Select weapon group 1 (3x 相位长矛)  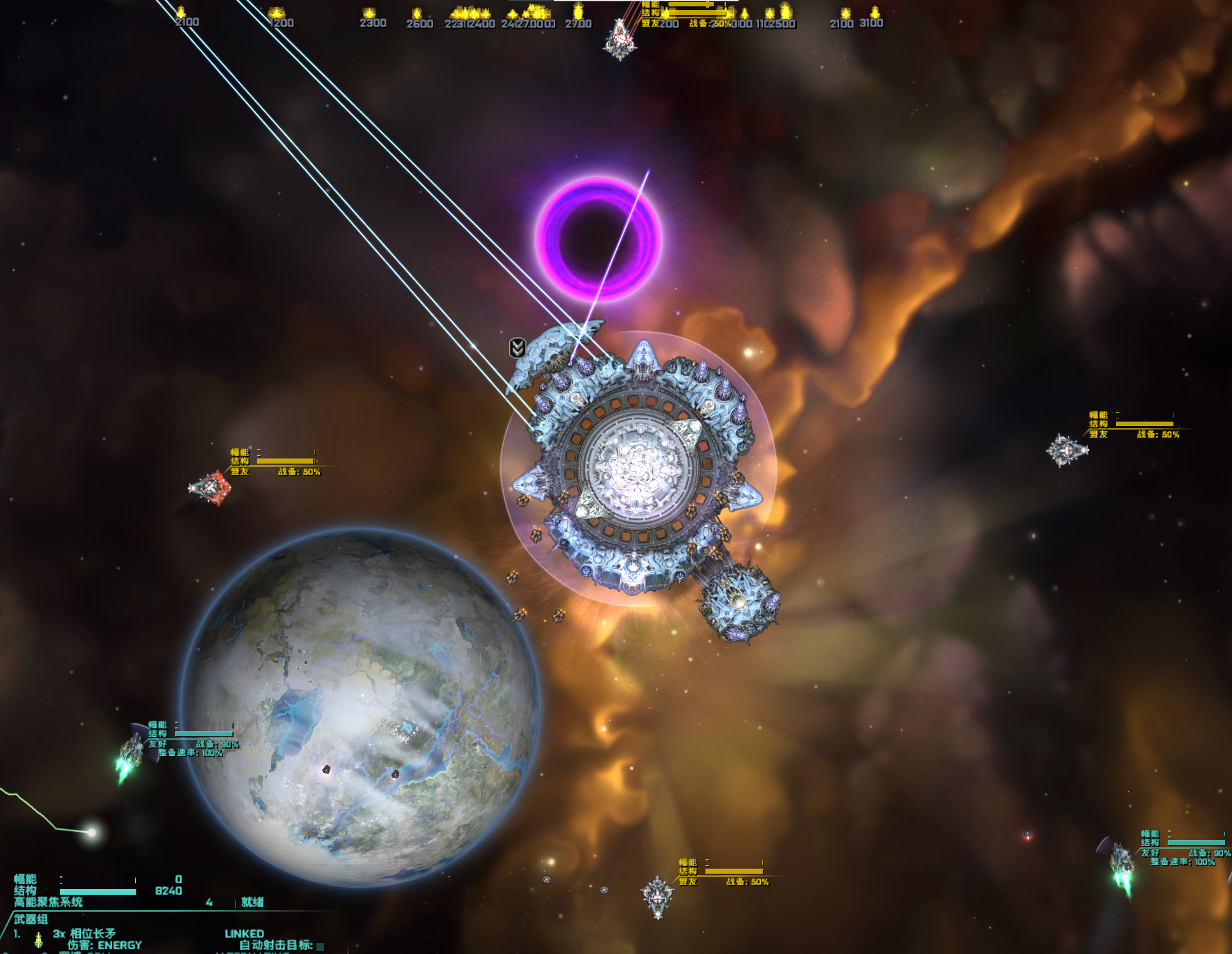(84, 934)
